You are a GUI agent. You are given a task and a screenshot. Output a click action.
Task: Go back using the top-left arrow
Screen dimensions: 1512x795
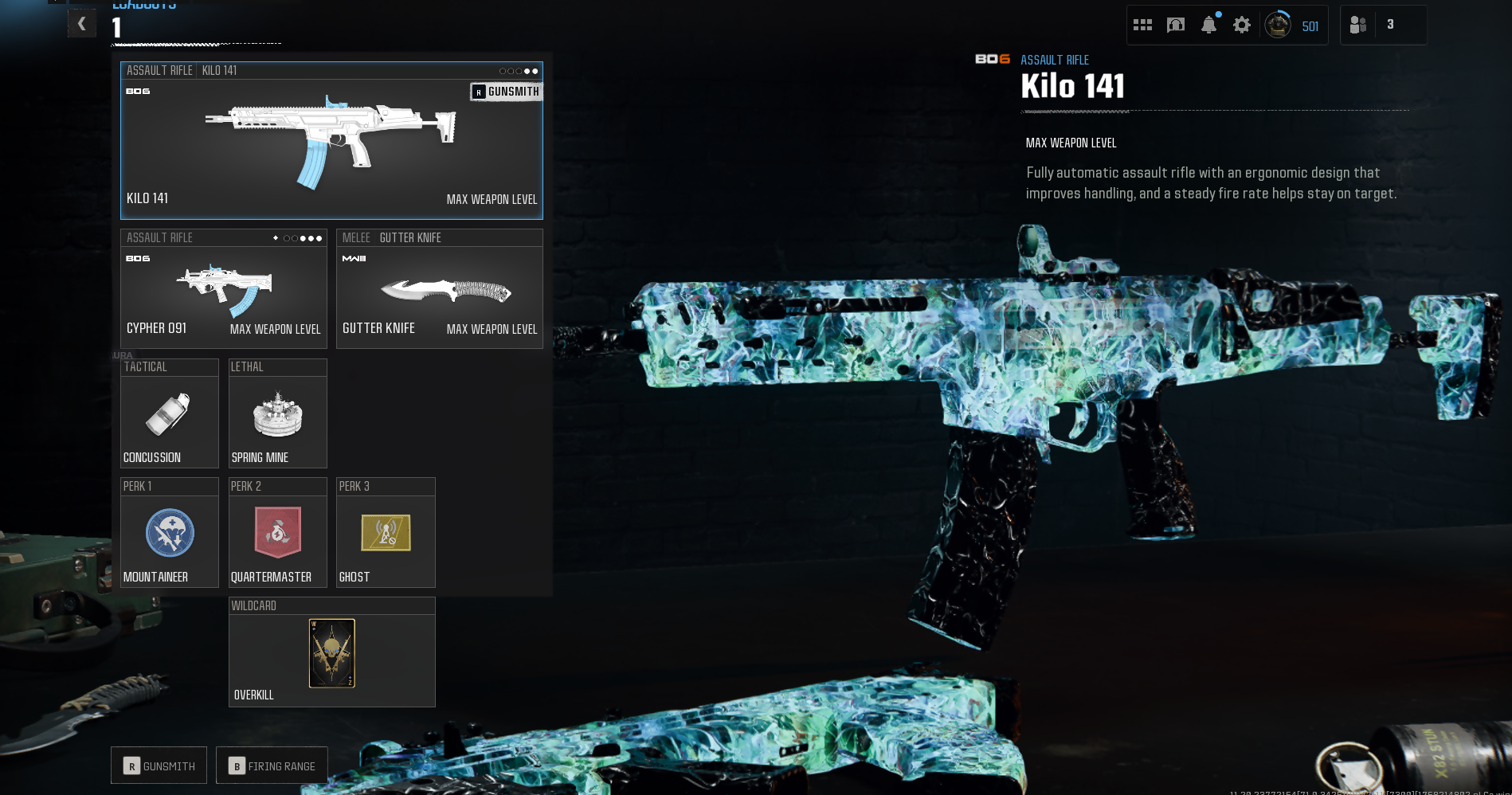[82, 24]
